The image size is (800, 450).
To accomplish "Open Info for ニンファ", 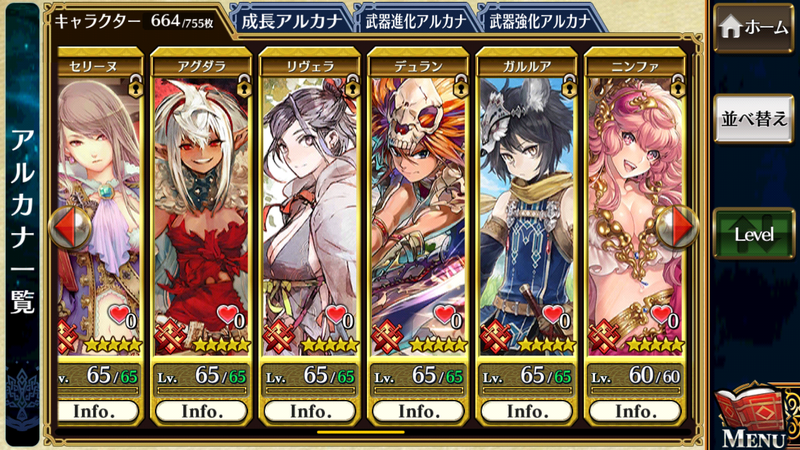I will [x=635, y=411].
